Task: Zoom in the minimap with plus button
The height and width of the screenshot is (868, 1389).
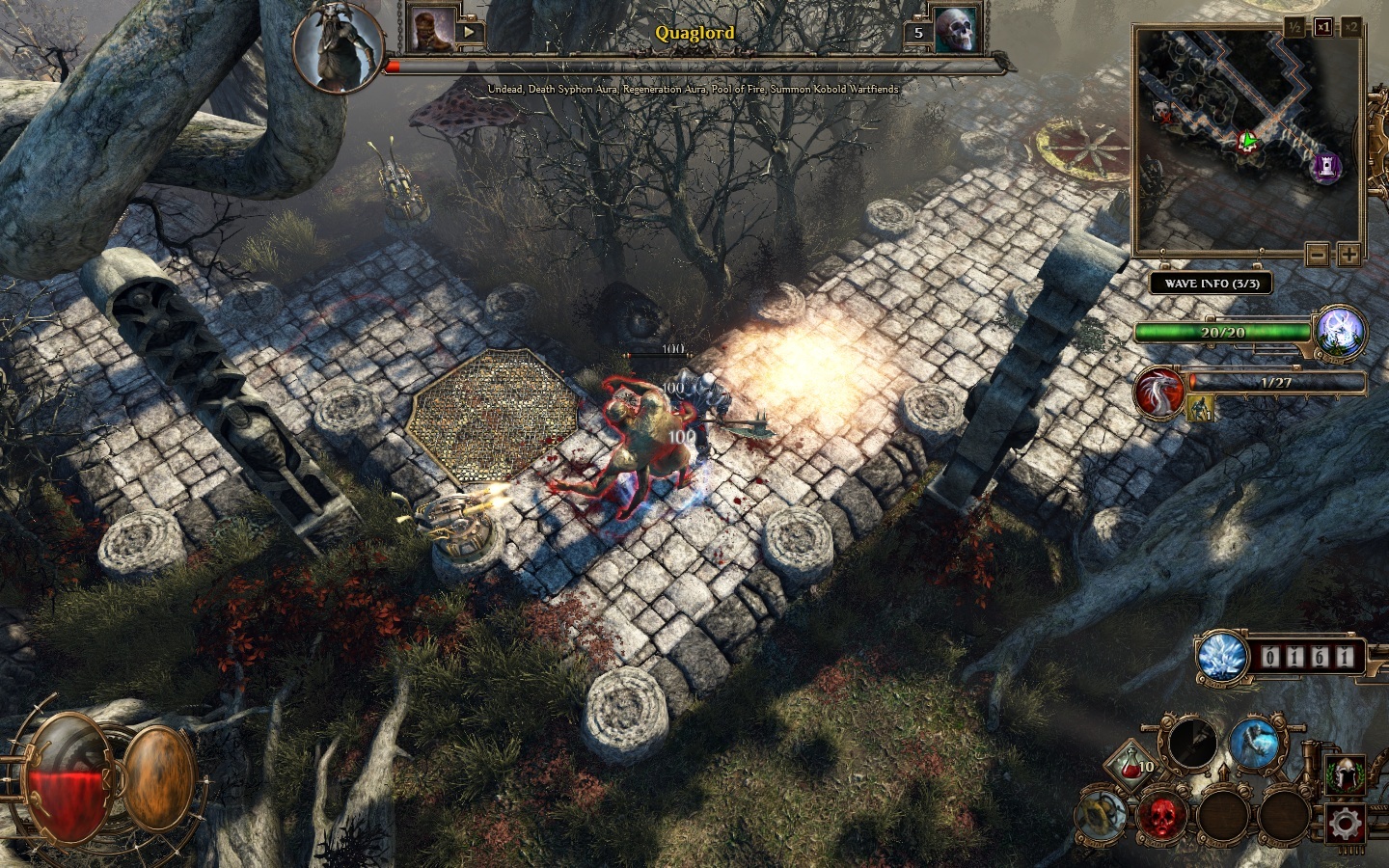Action: pyautogui.click(x=1348, y=256)
